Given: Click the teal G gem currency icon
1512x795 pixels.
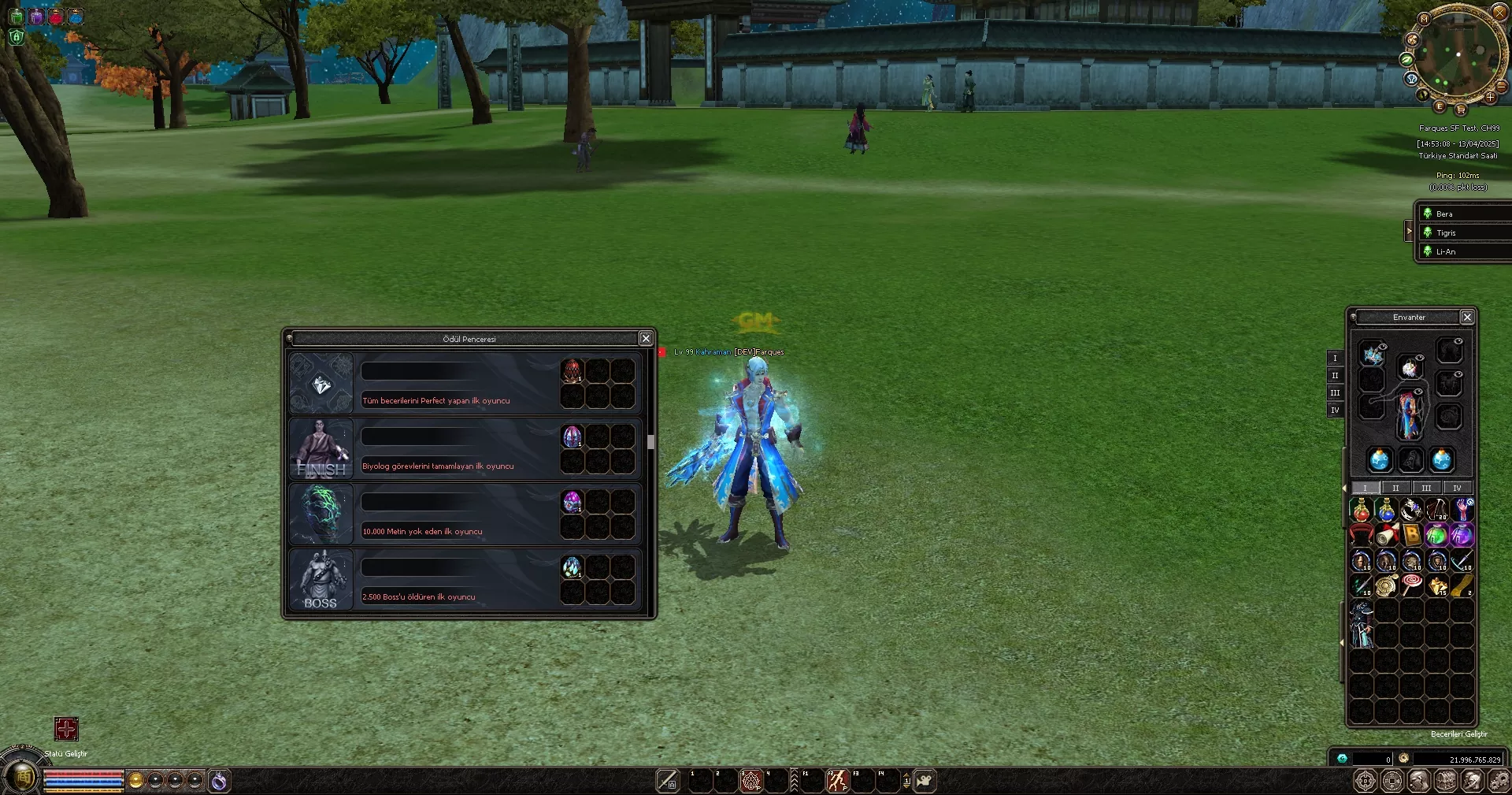Looking at the screenshot, I should (x=1343, y=760).
